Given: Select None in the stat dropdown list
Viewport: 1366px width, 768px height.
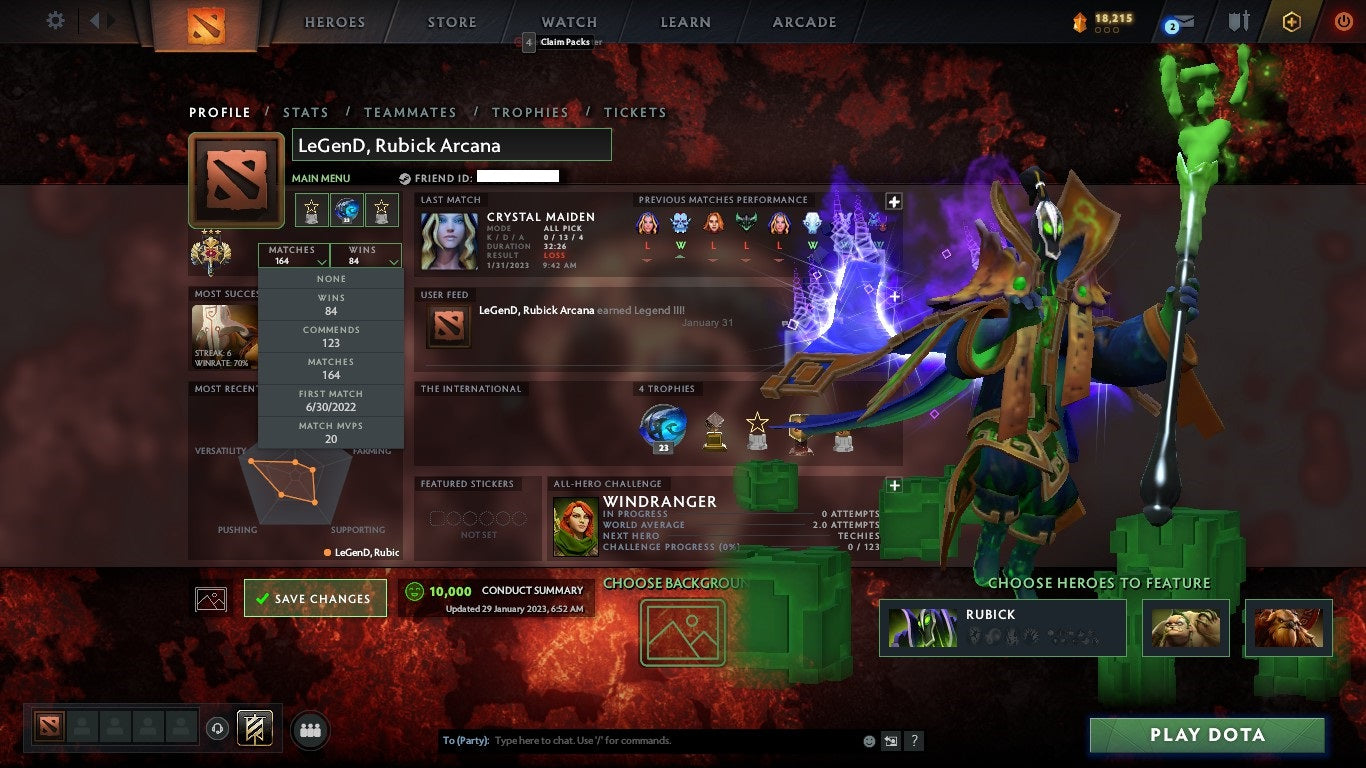Looking at the screenshot, I should click(331, 278).
